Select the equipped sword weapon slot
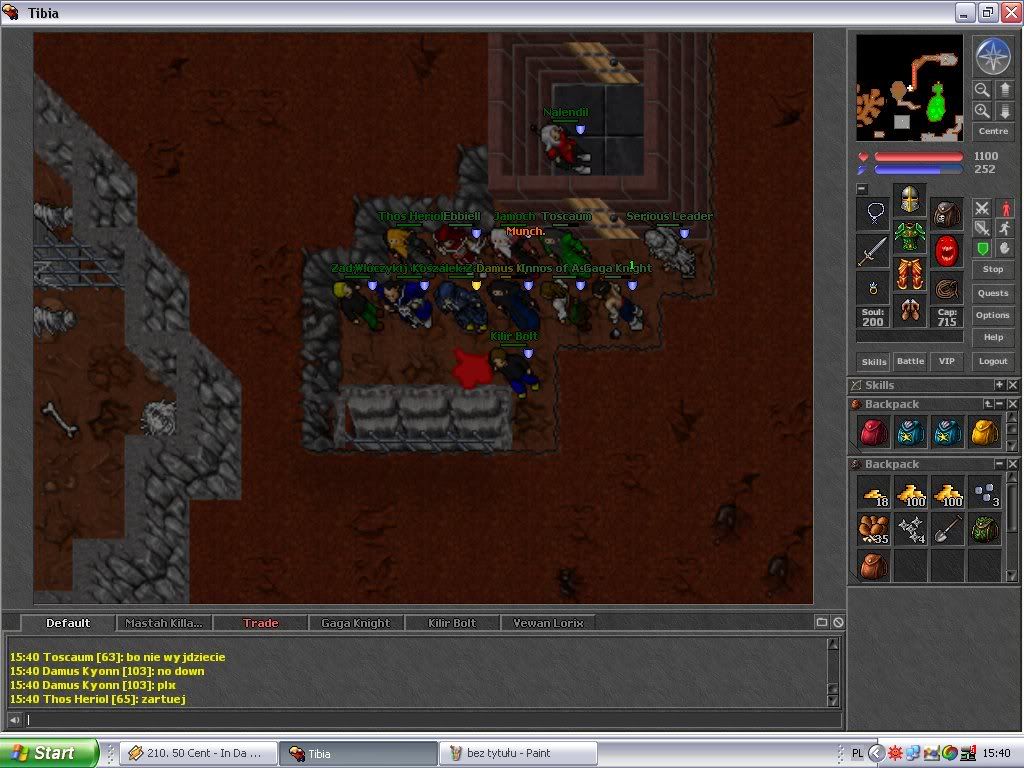 (873, 251)
